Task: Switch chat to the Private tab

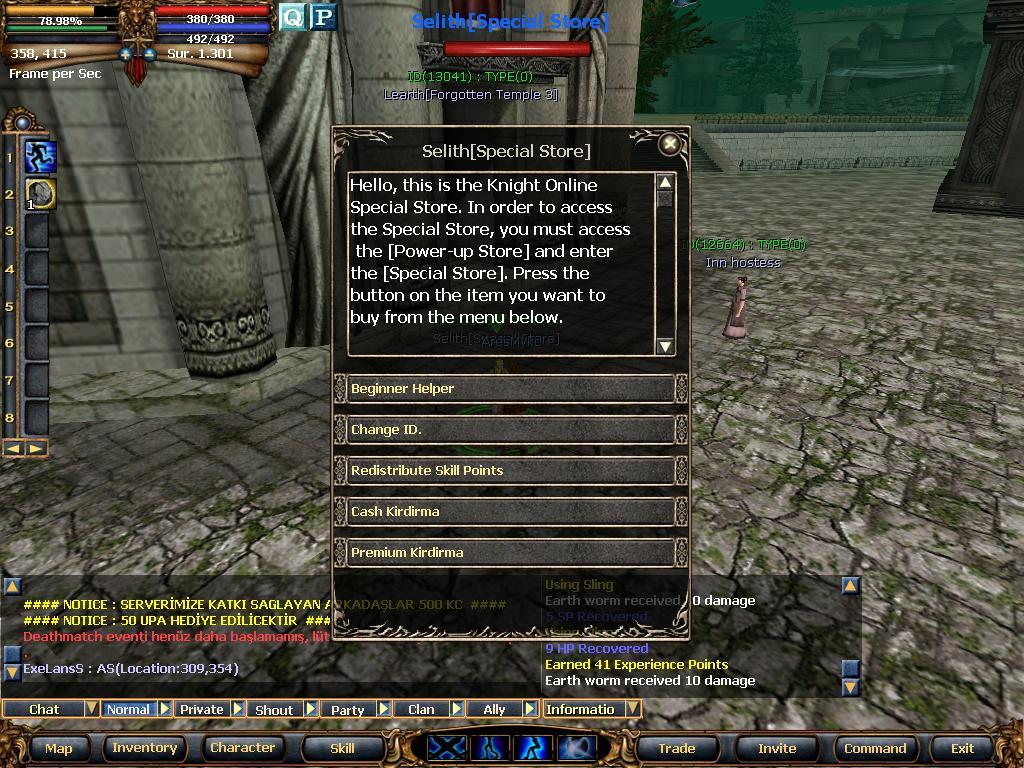Action: click(x=202, y=709)
